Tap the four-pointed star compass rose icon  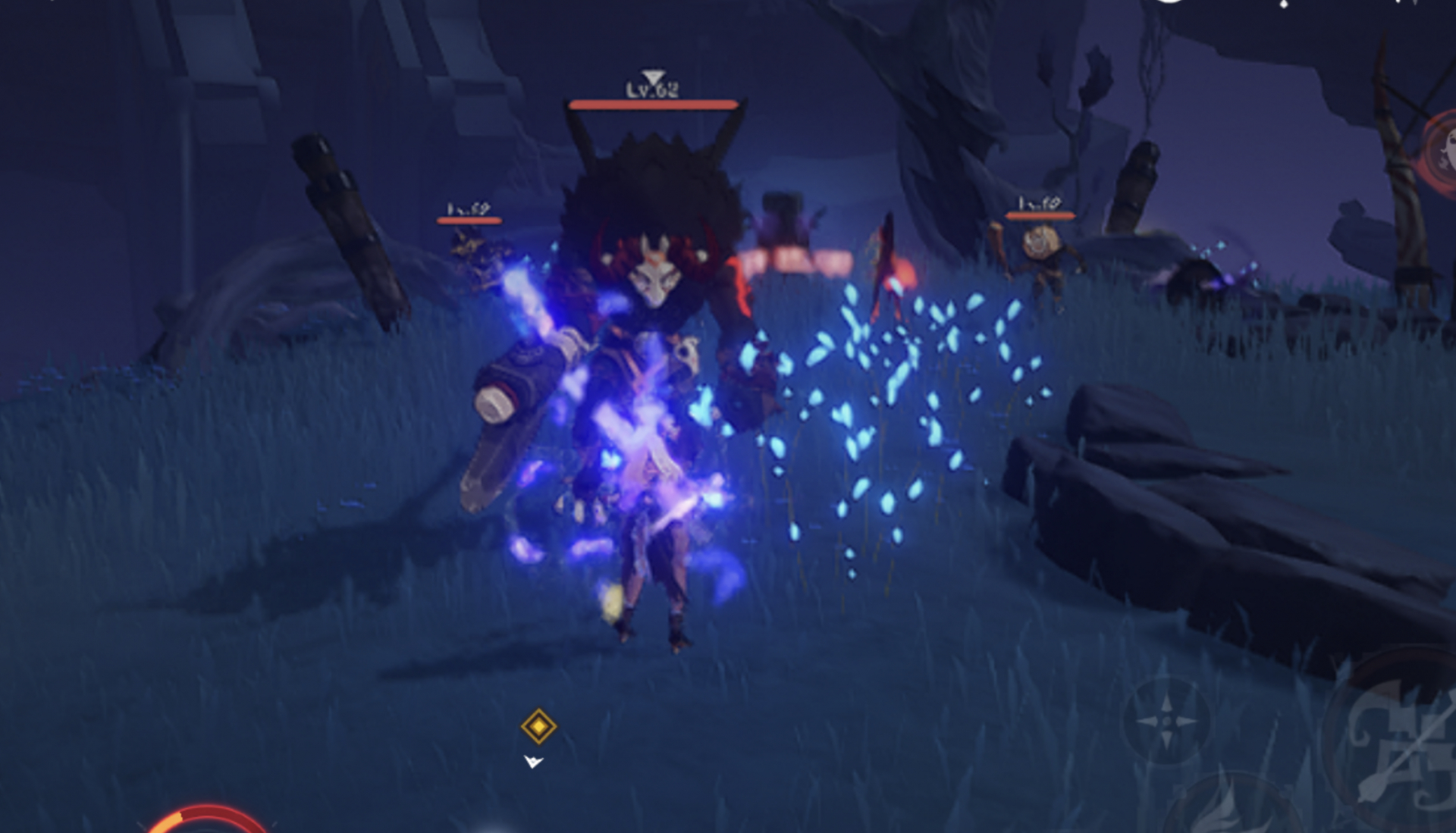pos(1168,722)
